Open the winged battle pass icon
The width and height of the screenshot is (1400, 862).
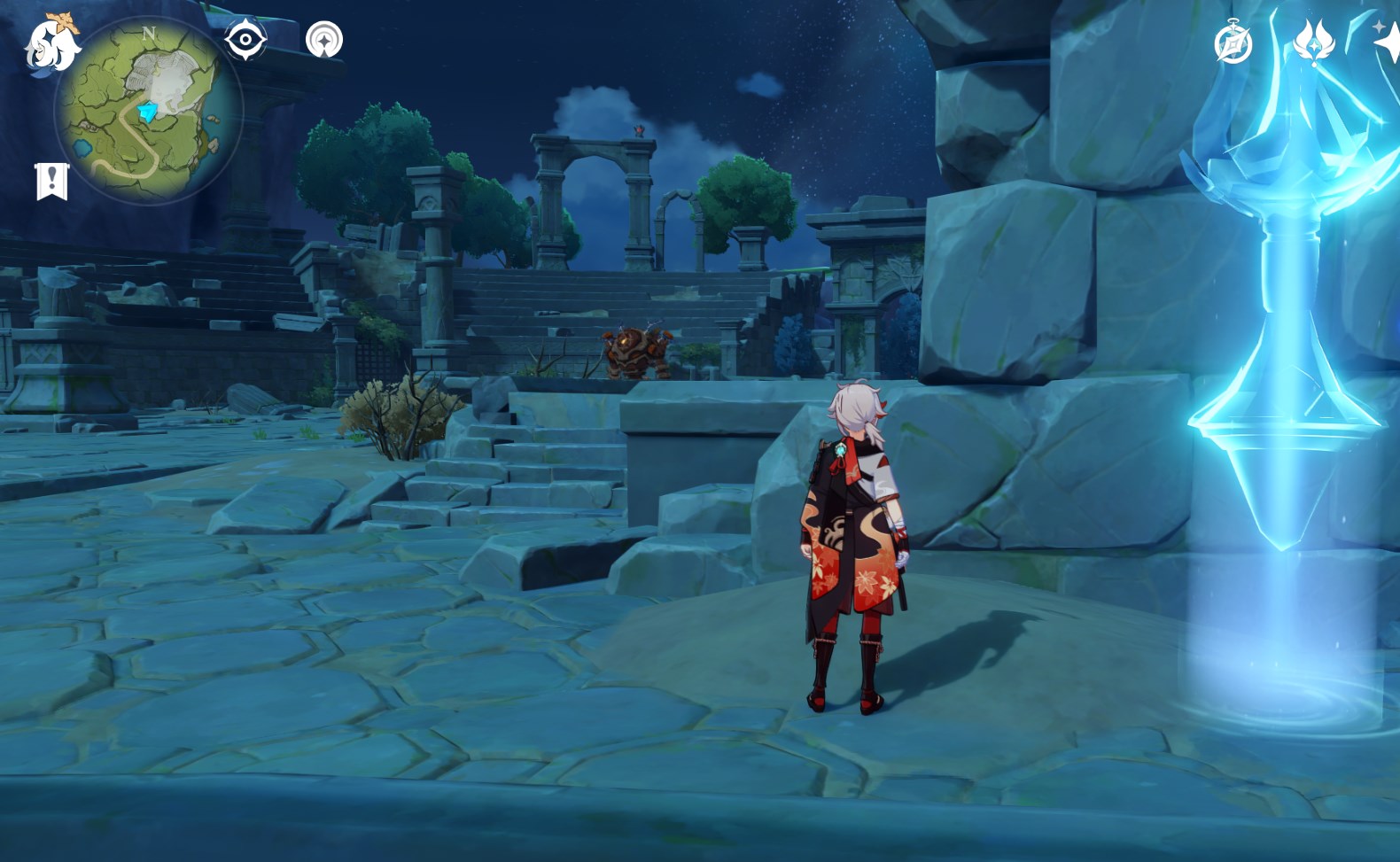click(x=1314, y=41)
